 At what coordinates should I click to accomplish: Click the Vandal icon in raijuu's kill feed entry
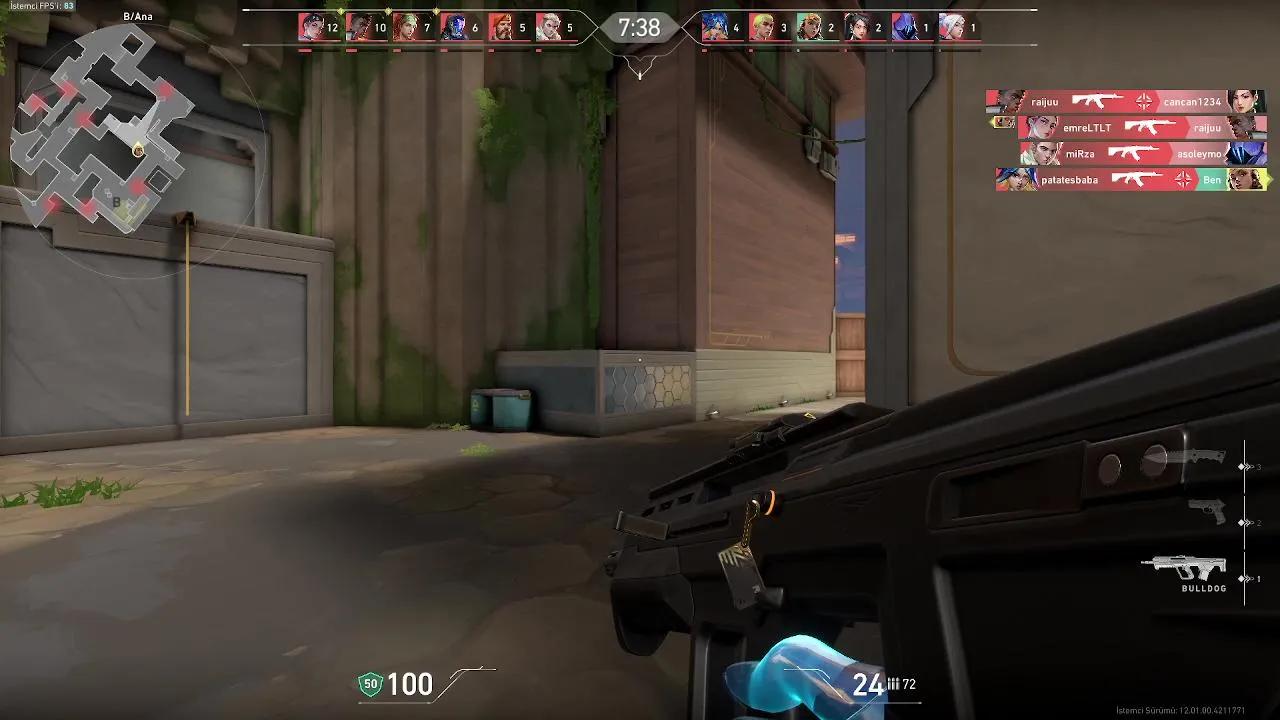[1097, 101]
